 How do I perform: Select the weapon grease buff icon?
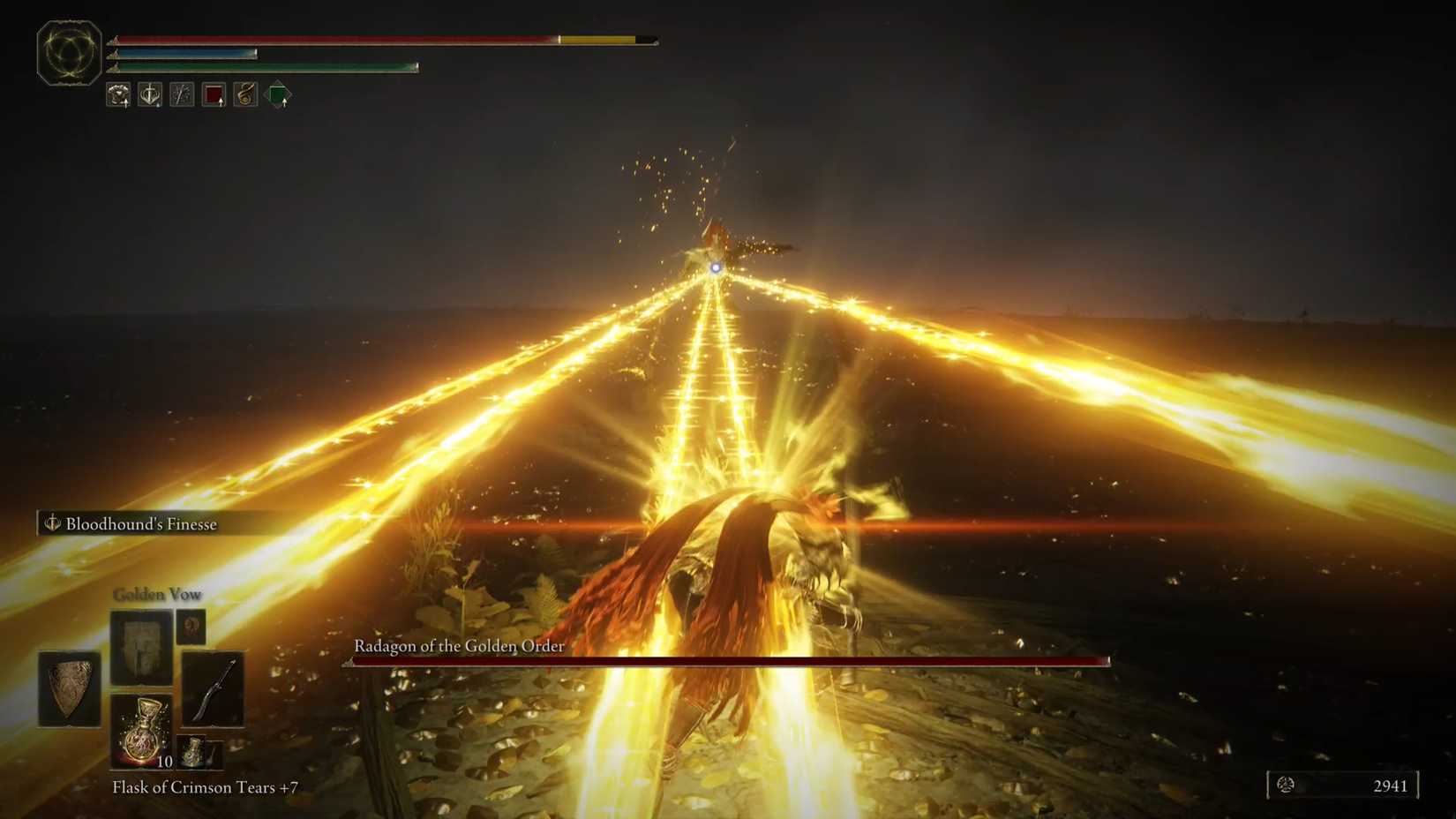point(181,95)
